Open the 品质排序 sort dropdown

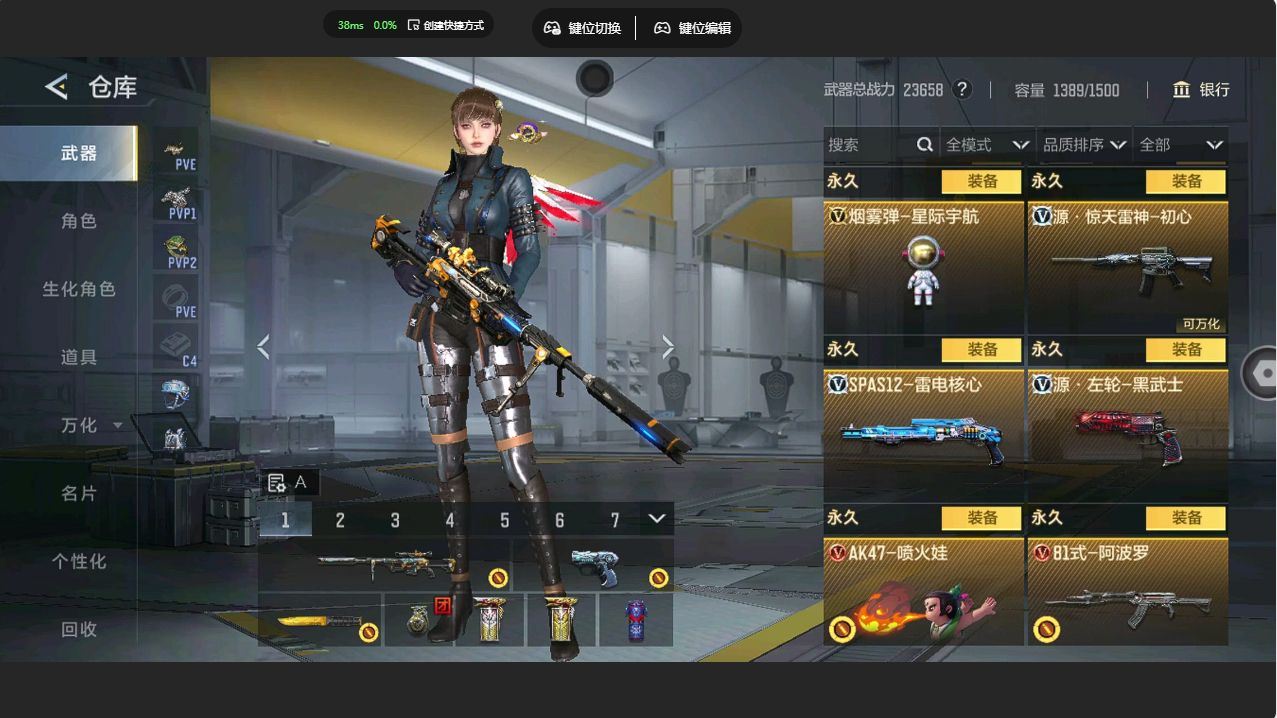coord(1084,145)
